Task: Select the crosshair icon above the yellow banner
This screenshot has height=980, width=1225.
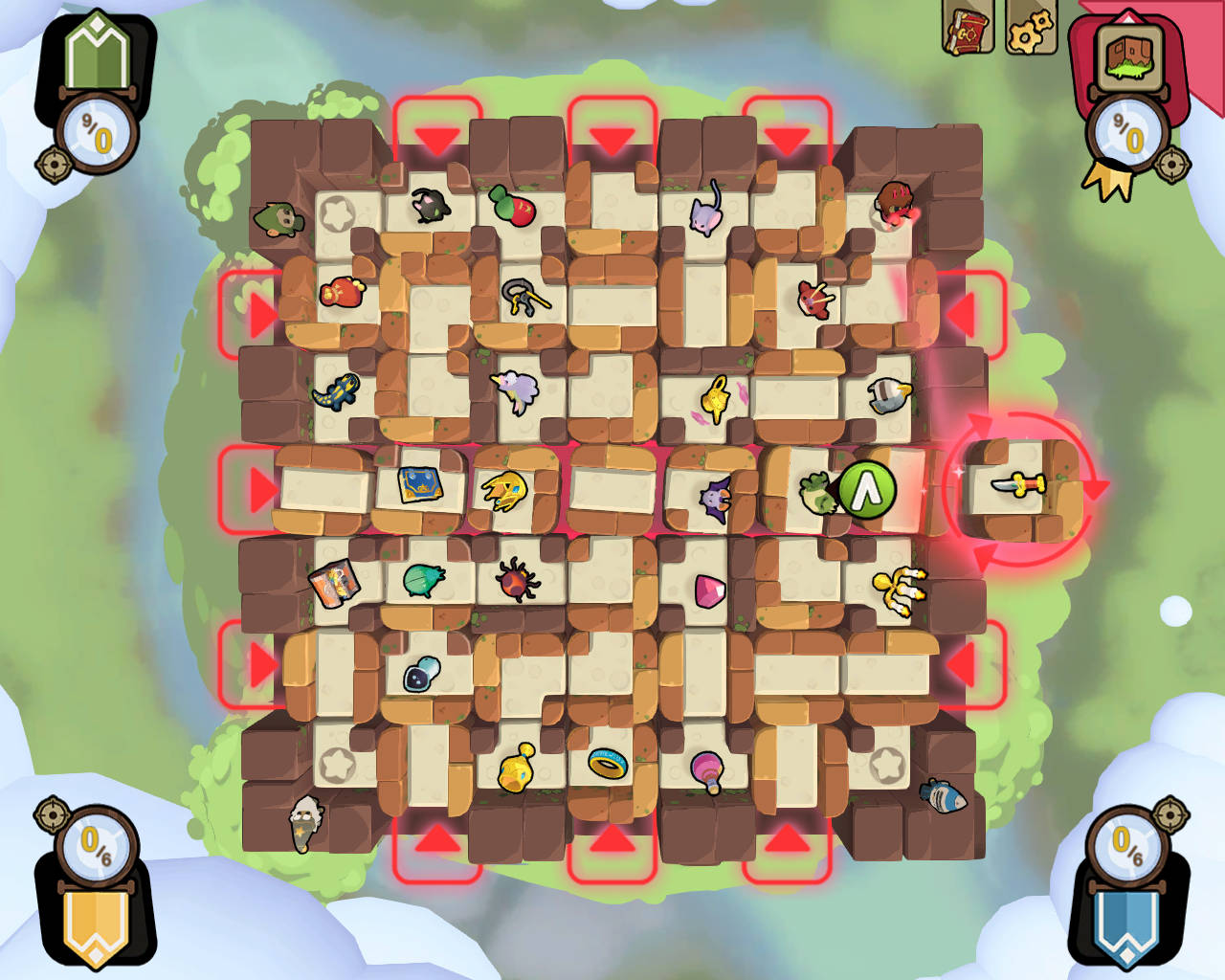Action: click(x=51, y=815)
